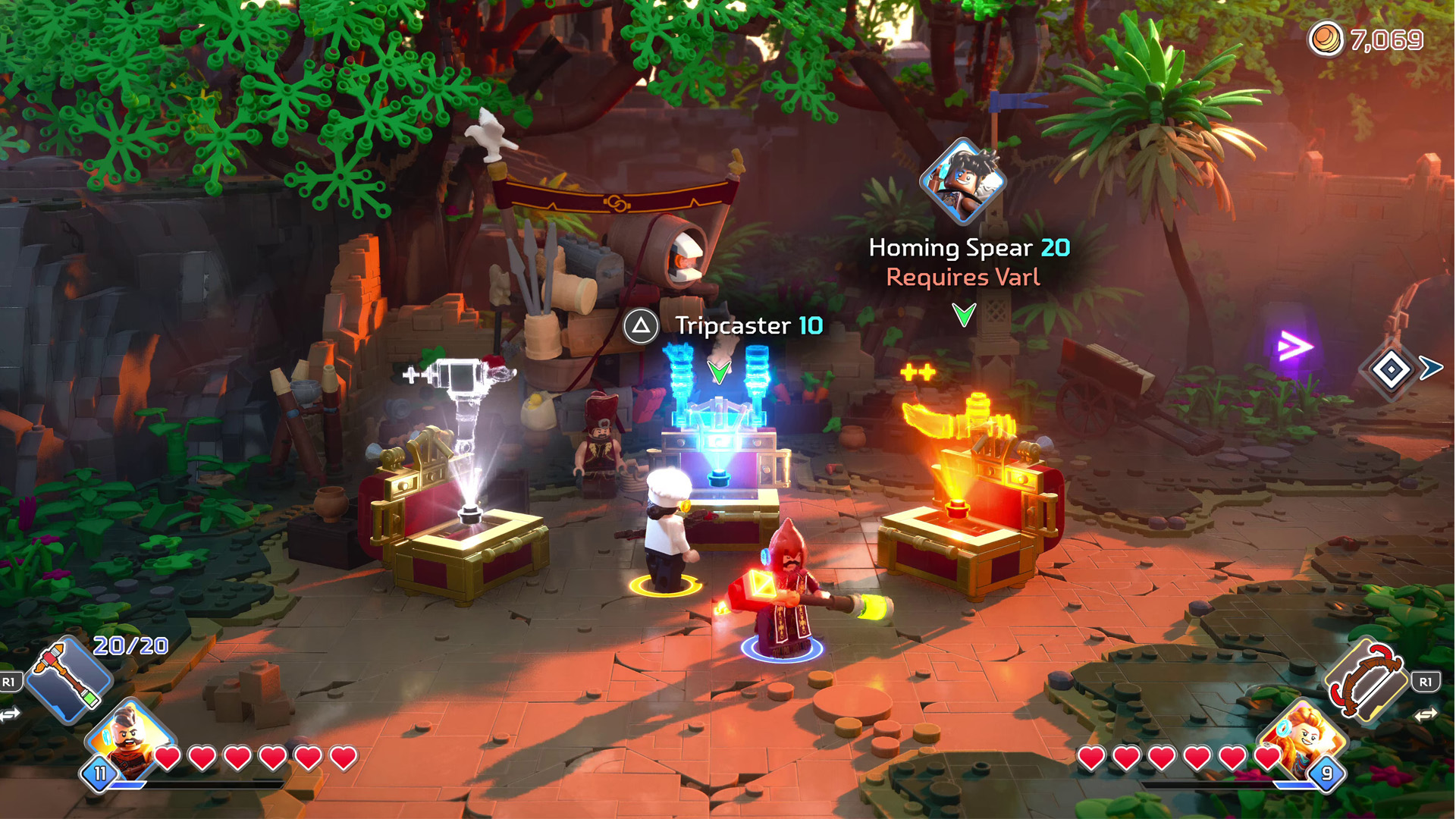Click Aloy's character portrait

pyautogui.click(x=1302, y=739)
